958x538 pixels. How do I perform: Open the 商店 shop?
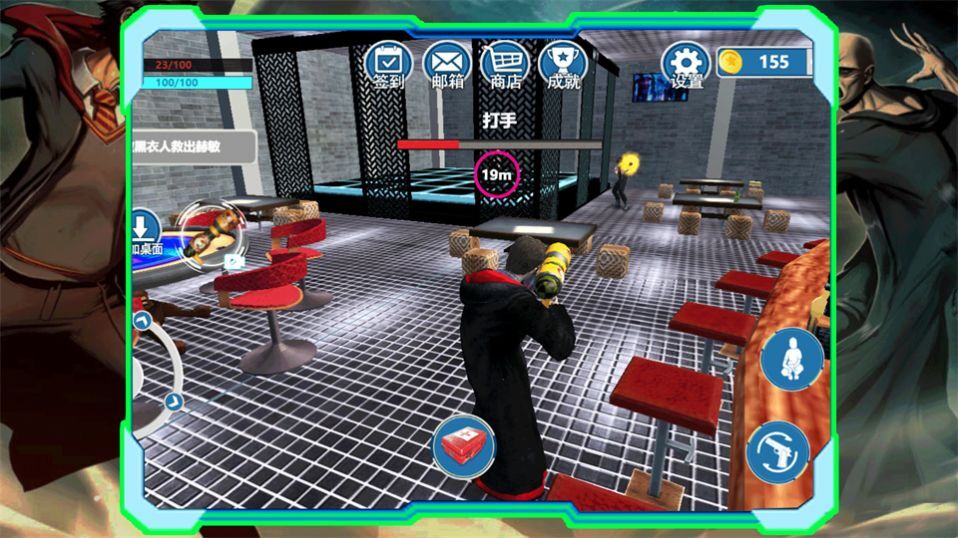point(504,64)
